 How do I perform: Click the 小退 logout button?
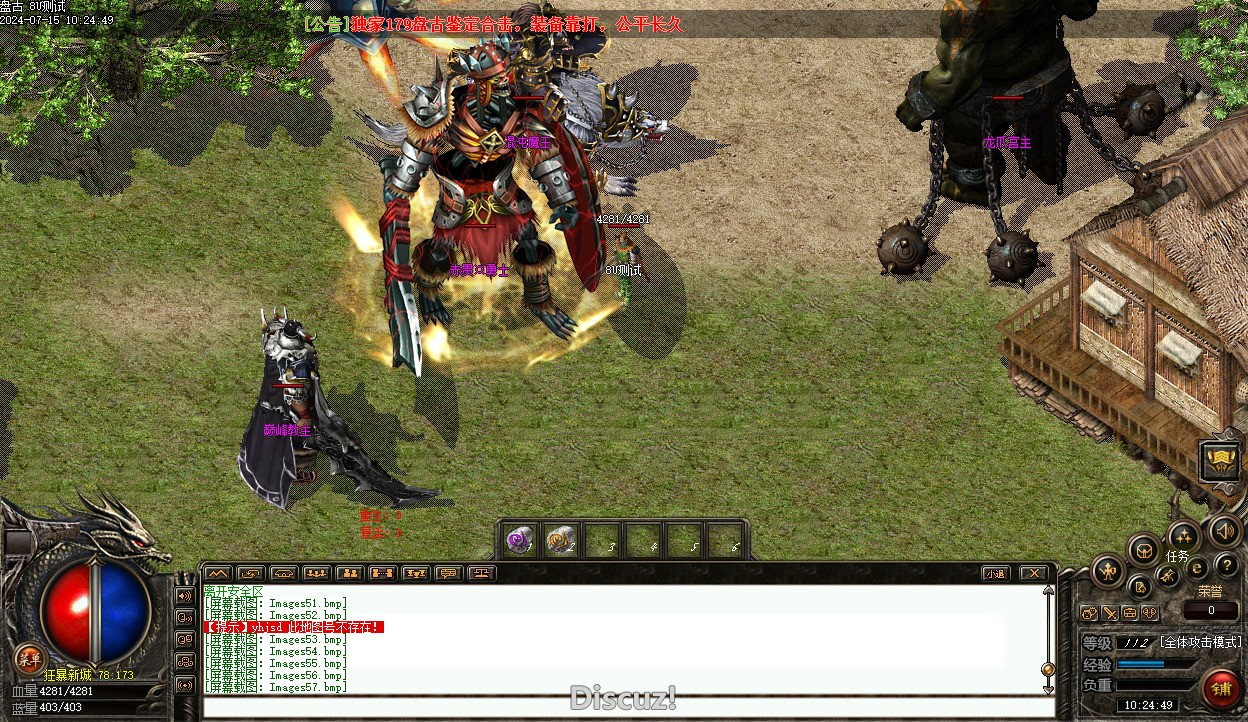click(x=995, y=573)
